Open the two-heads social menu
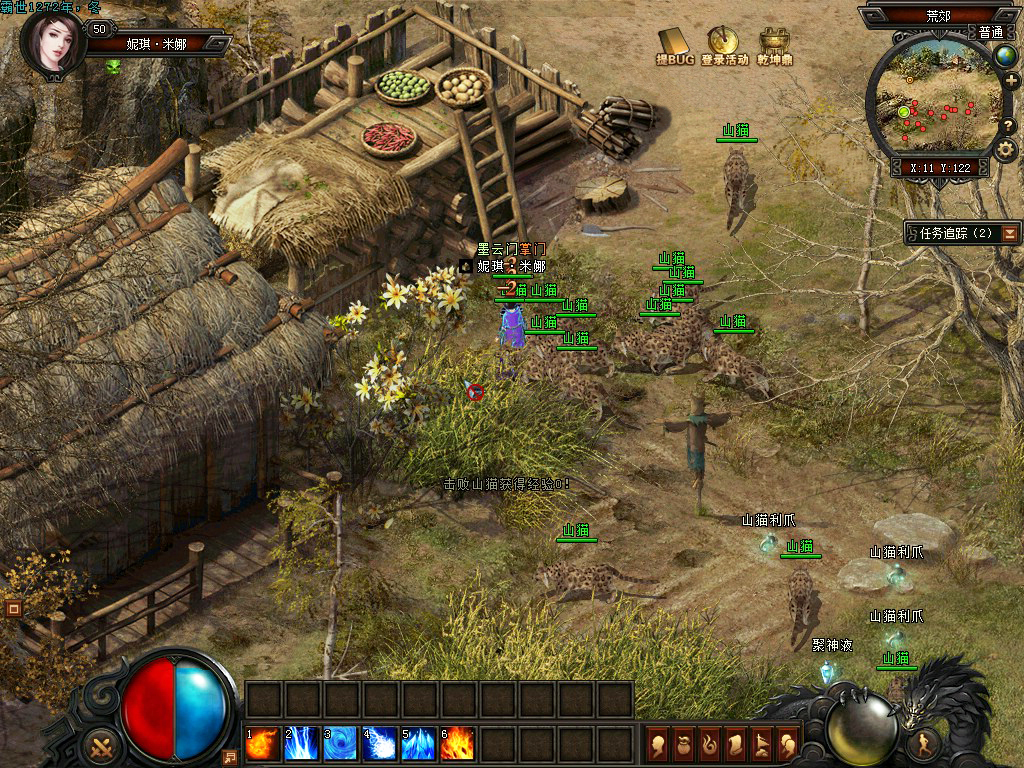The width and height of the screenshot is (1024, 768). coord(788,744)
